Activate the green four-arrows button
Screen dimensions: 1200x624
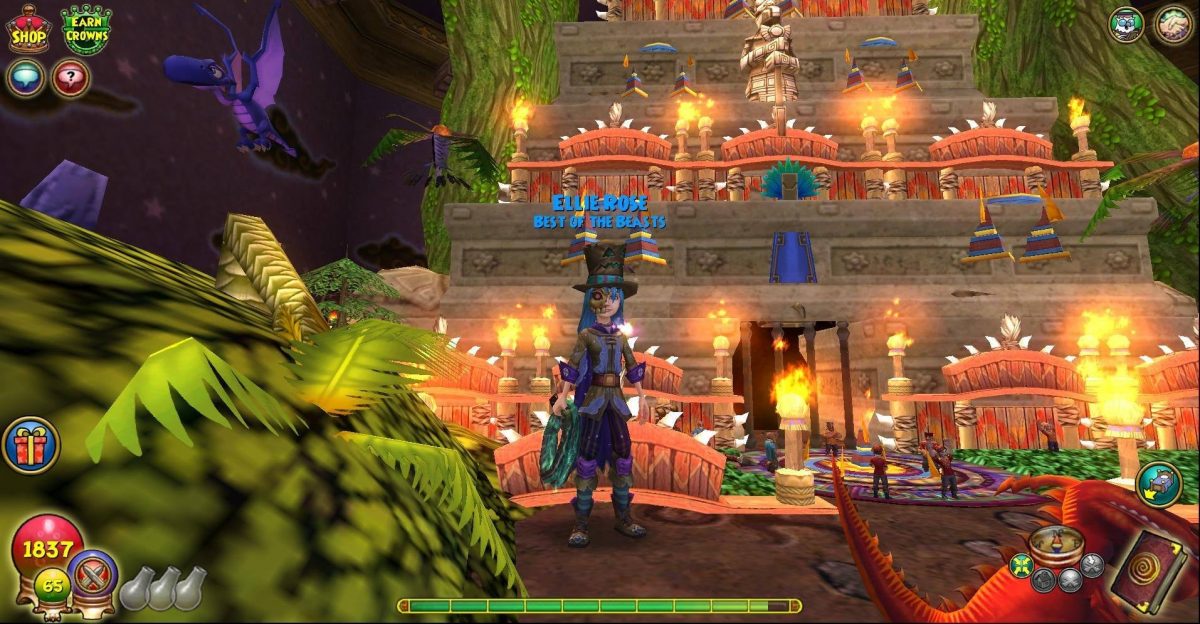1022,565
